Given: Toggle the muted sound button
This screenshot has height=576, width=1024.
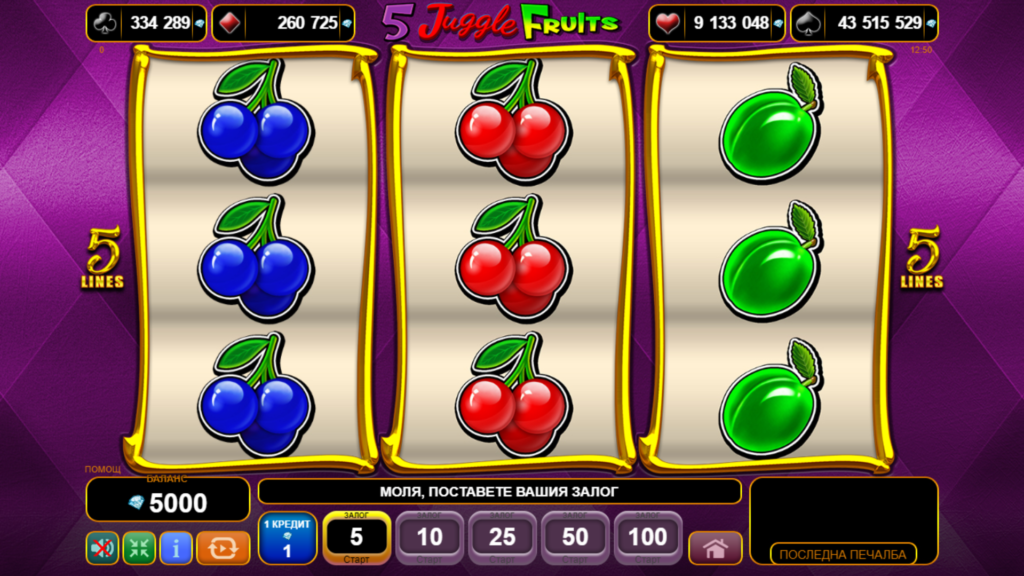Looking at the screenshot, I should point(102,548).
